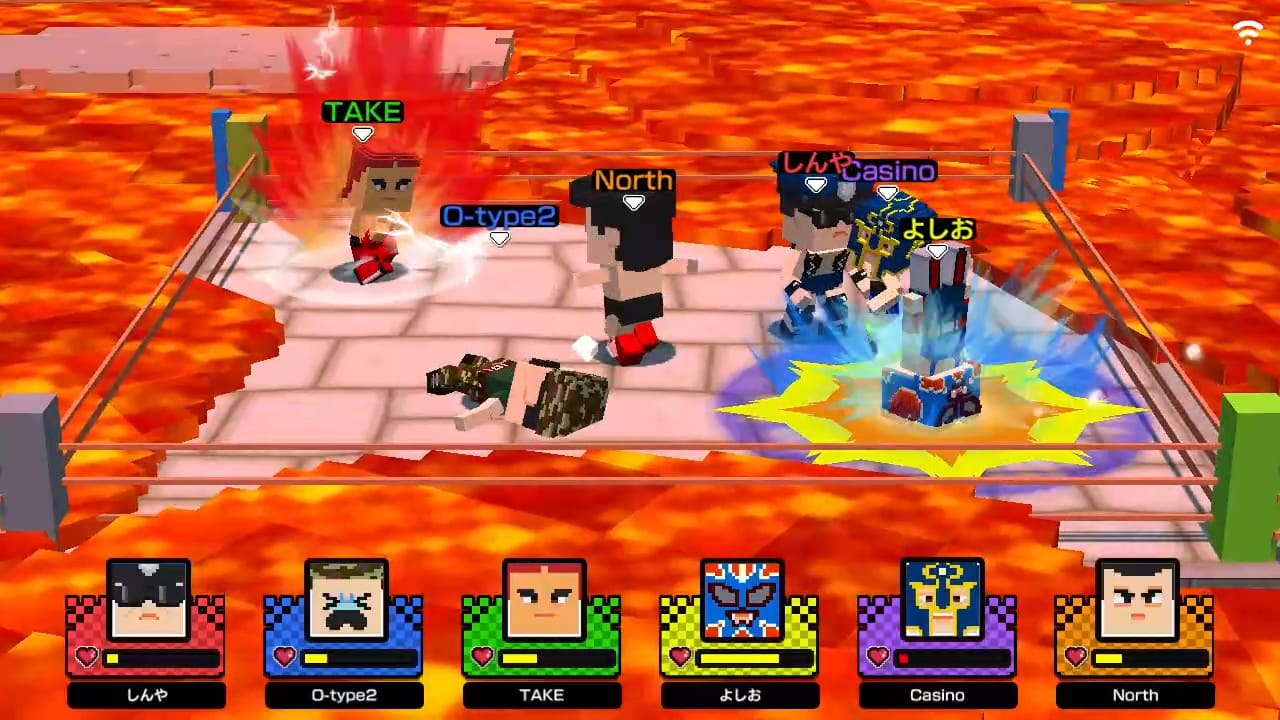Select the TAKE nametag above the wrestler
1280x720 pixels.
click(362, 112)
